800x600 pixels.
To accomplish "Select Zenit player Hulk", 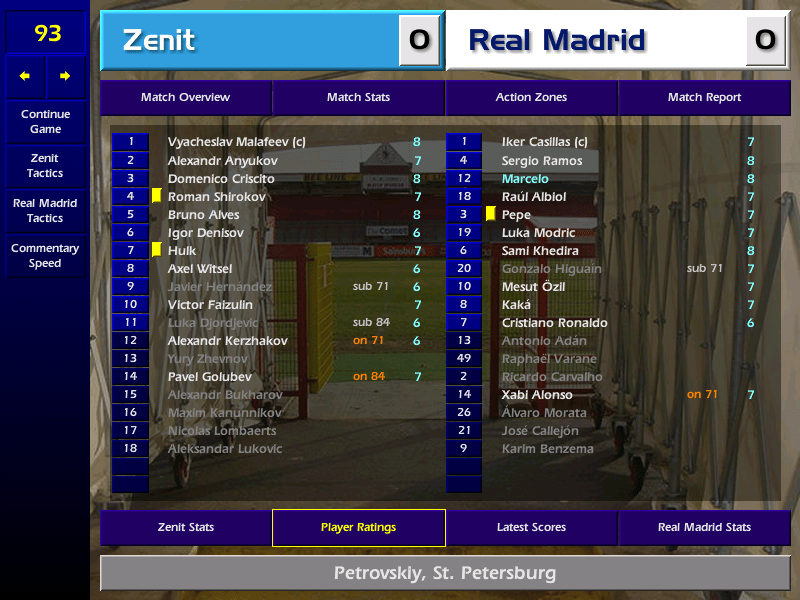I will (x=182, y=251).
